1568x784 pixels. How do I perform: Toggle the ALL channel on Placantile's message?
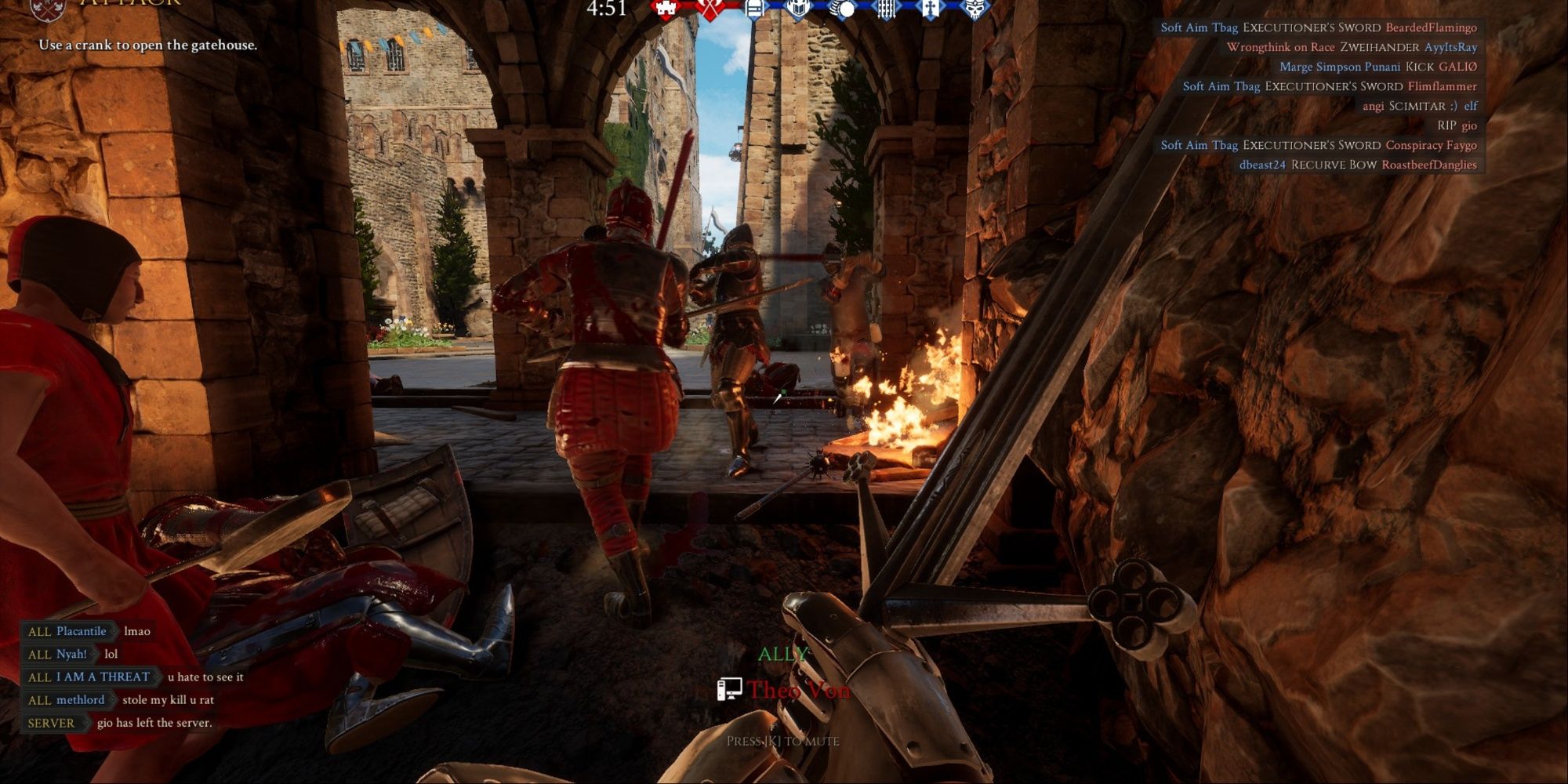40,632
